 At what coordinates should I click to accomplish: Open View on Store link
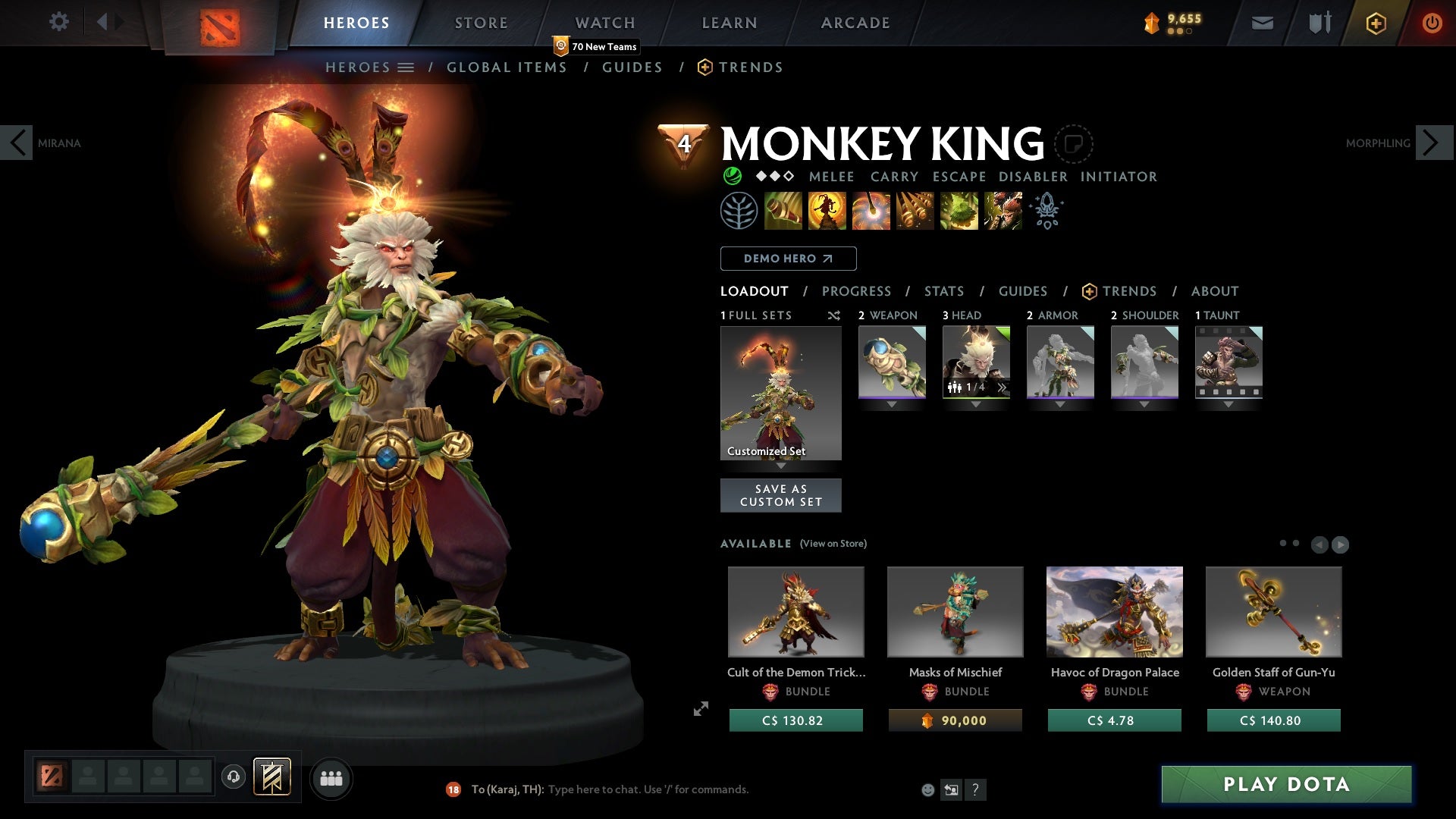[833, 544]
